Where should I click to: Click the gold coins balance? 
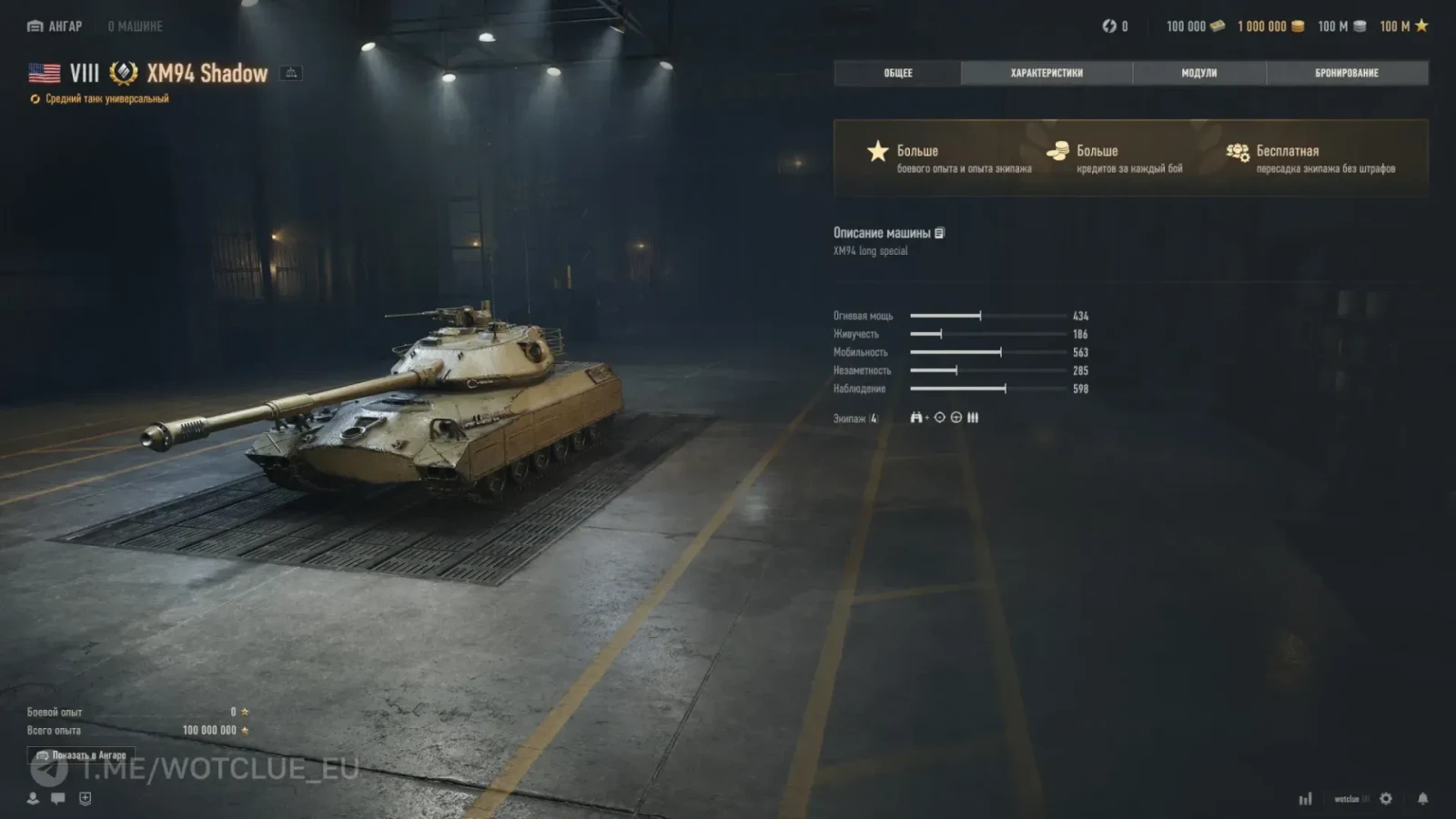point(1270,26)
